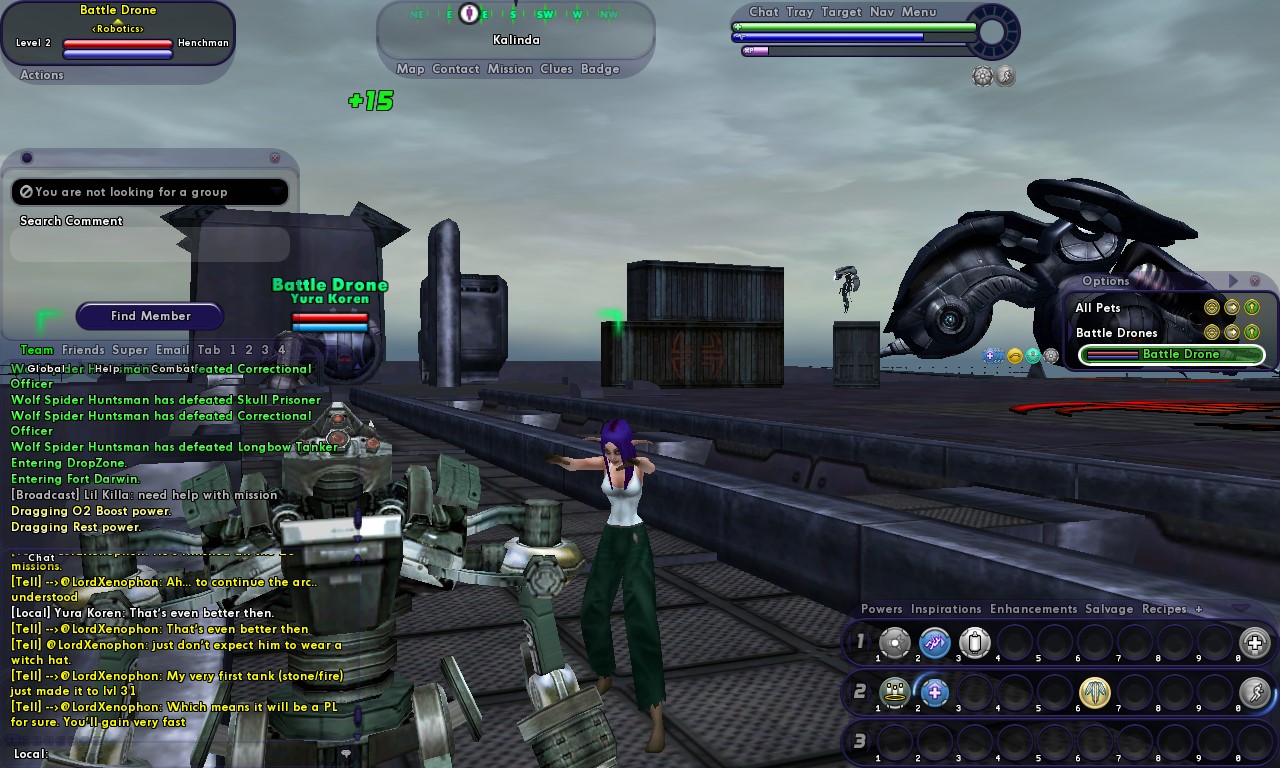This screenshot has width=1280, height=768.
Task: Click into the Search Comment text field
Action: [x=150, y=244]
